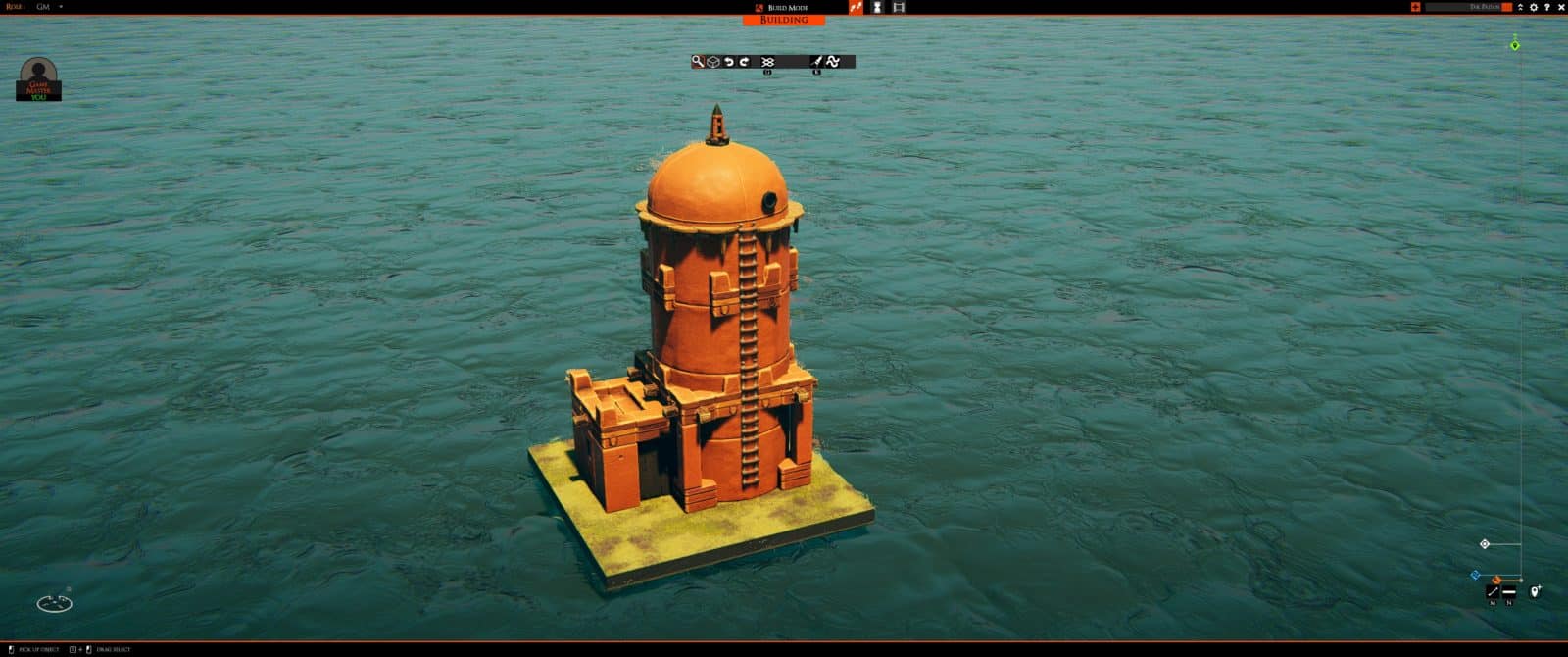1568x657 pixels.
Task: Redo the last undone action
Action: [744, 62]
